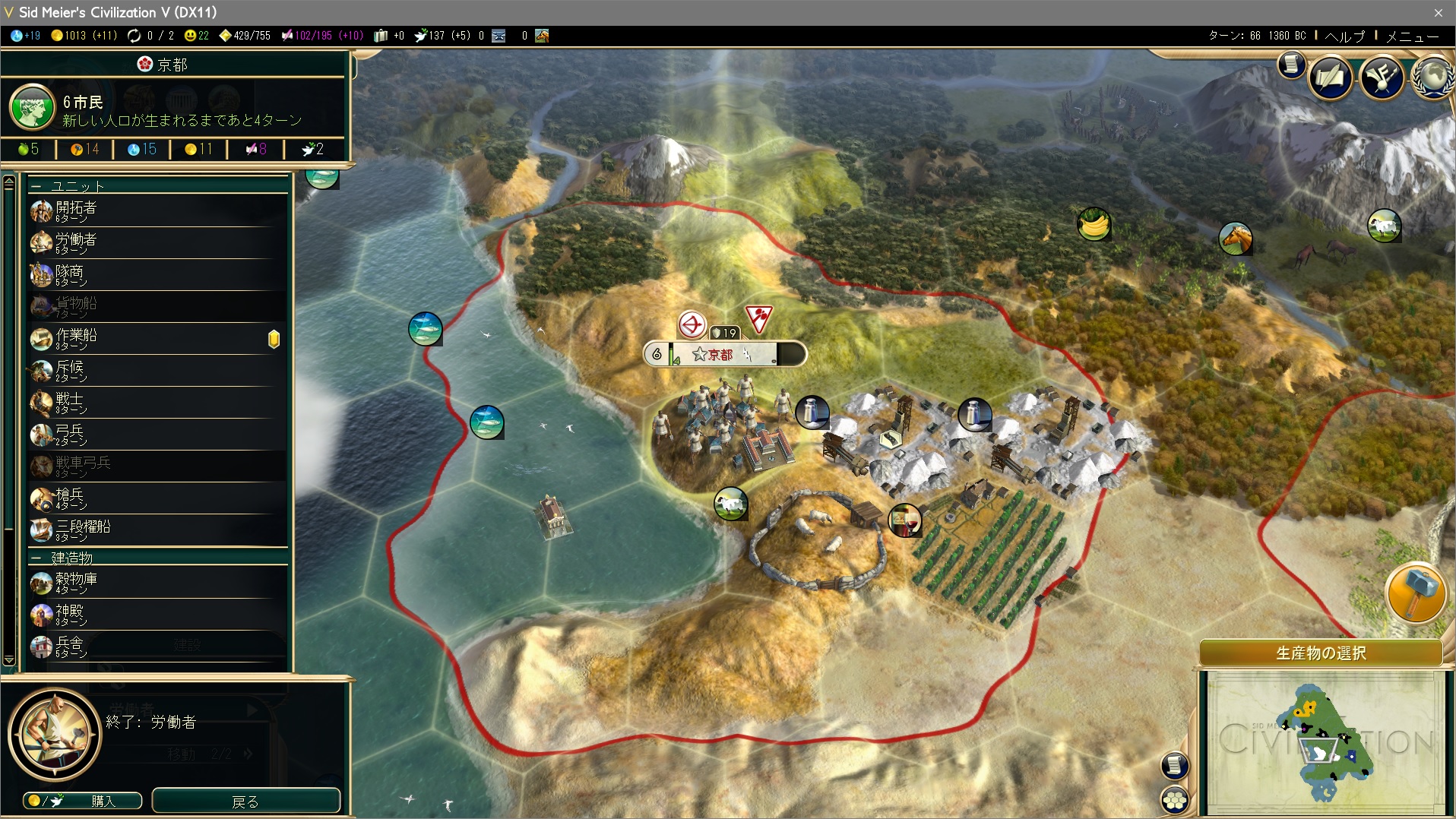Click the 戻る (Back) button
Image resolution: width=1456 pixels, height=819 pixels.
pos(245,801)
